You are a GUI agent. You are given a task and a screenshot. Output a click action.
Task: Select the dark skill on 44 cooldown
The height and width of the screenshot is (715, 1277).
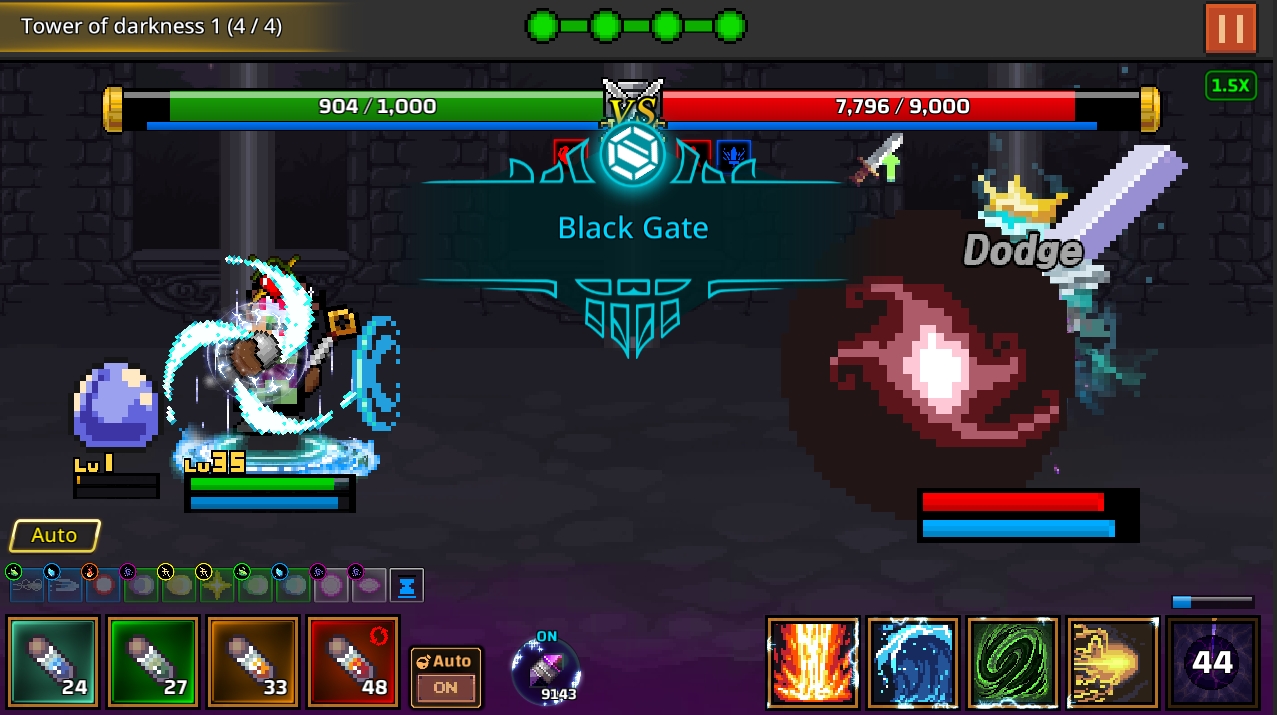1212,662
